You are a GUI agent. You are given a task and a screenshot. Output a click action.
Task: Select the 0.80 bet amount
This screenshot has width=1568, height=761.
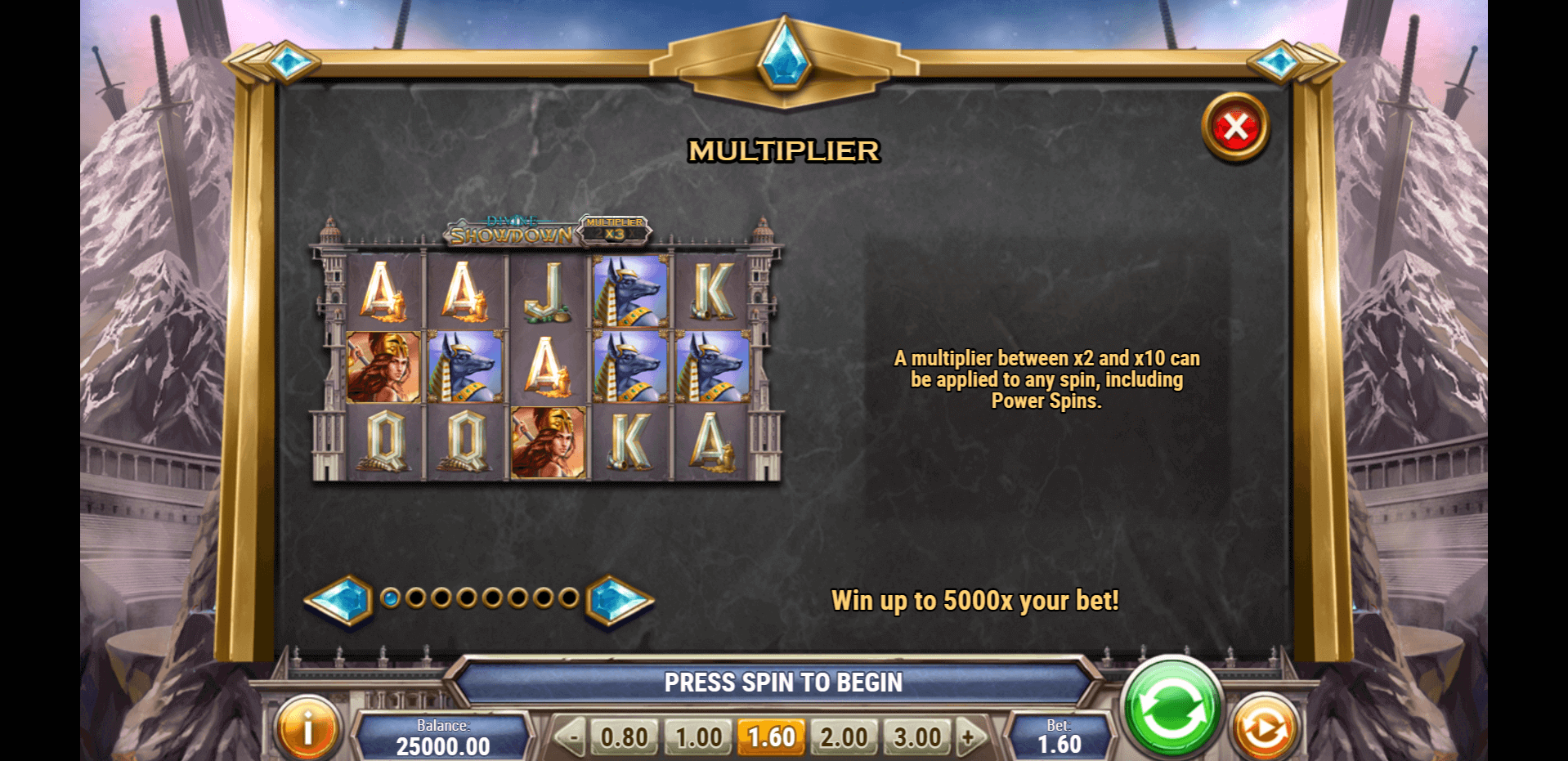pos(624,737)
